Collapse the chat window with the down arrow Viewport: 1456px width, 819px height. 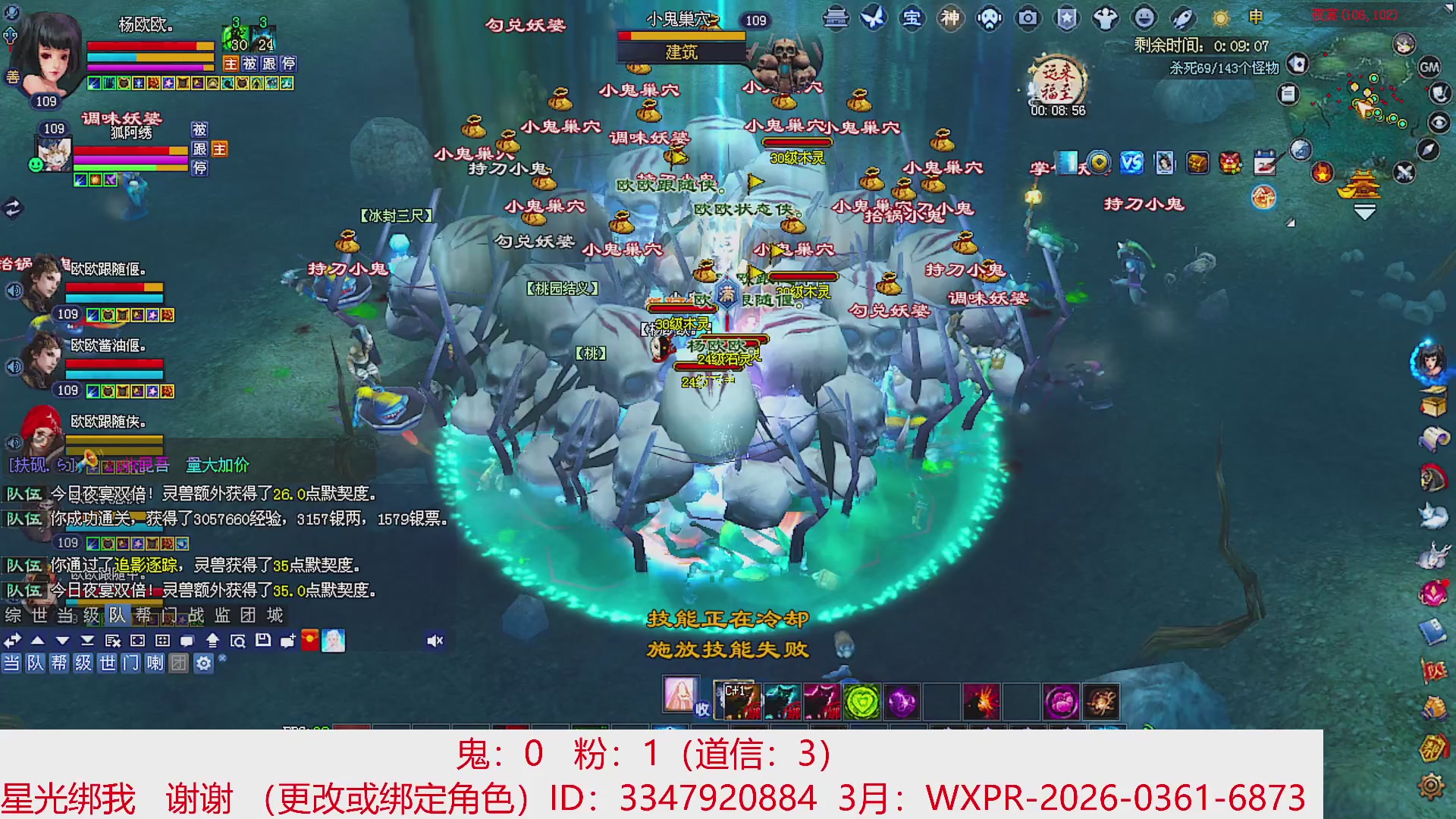(x=61, y=641)
